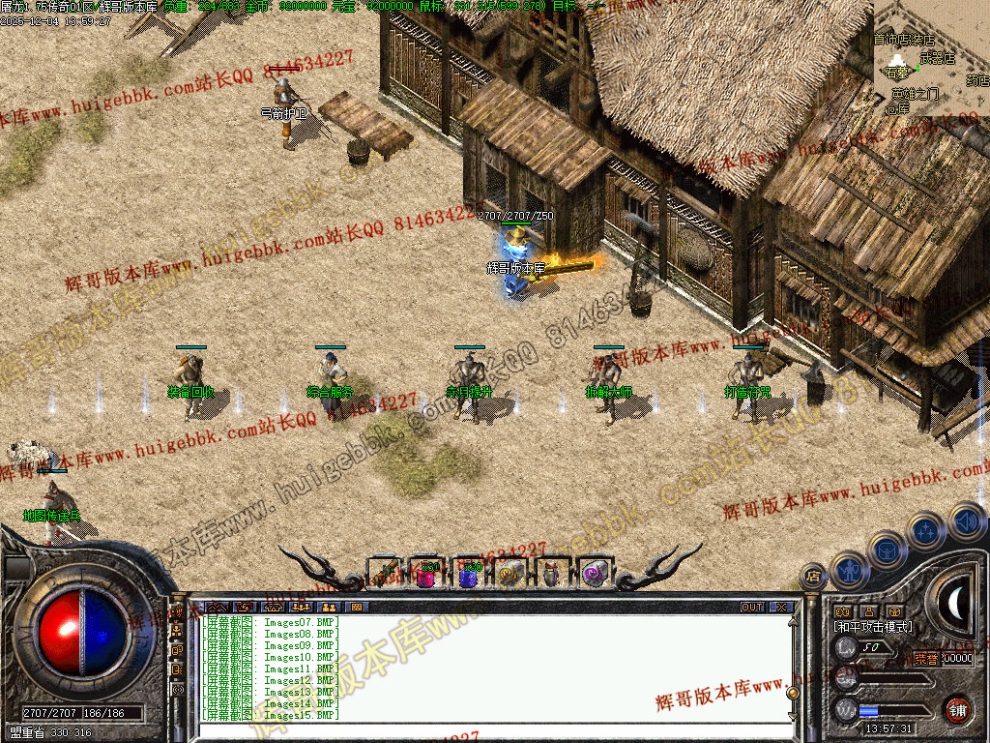
Task: Toggle sound with the speaker button
Action: [966, 521]
